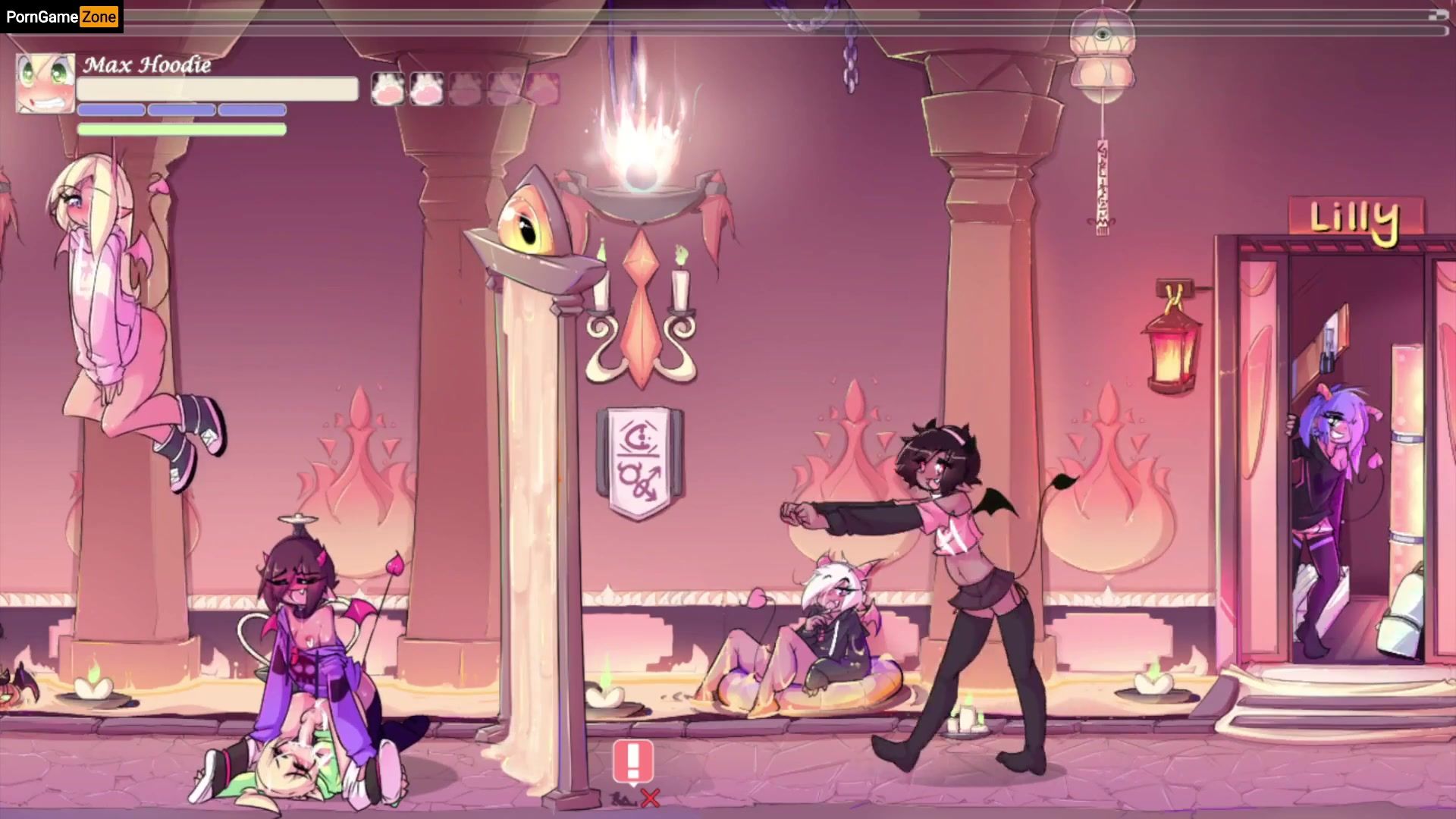Select the Max Hoodie character portrait

pos(45,83)
